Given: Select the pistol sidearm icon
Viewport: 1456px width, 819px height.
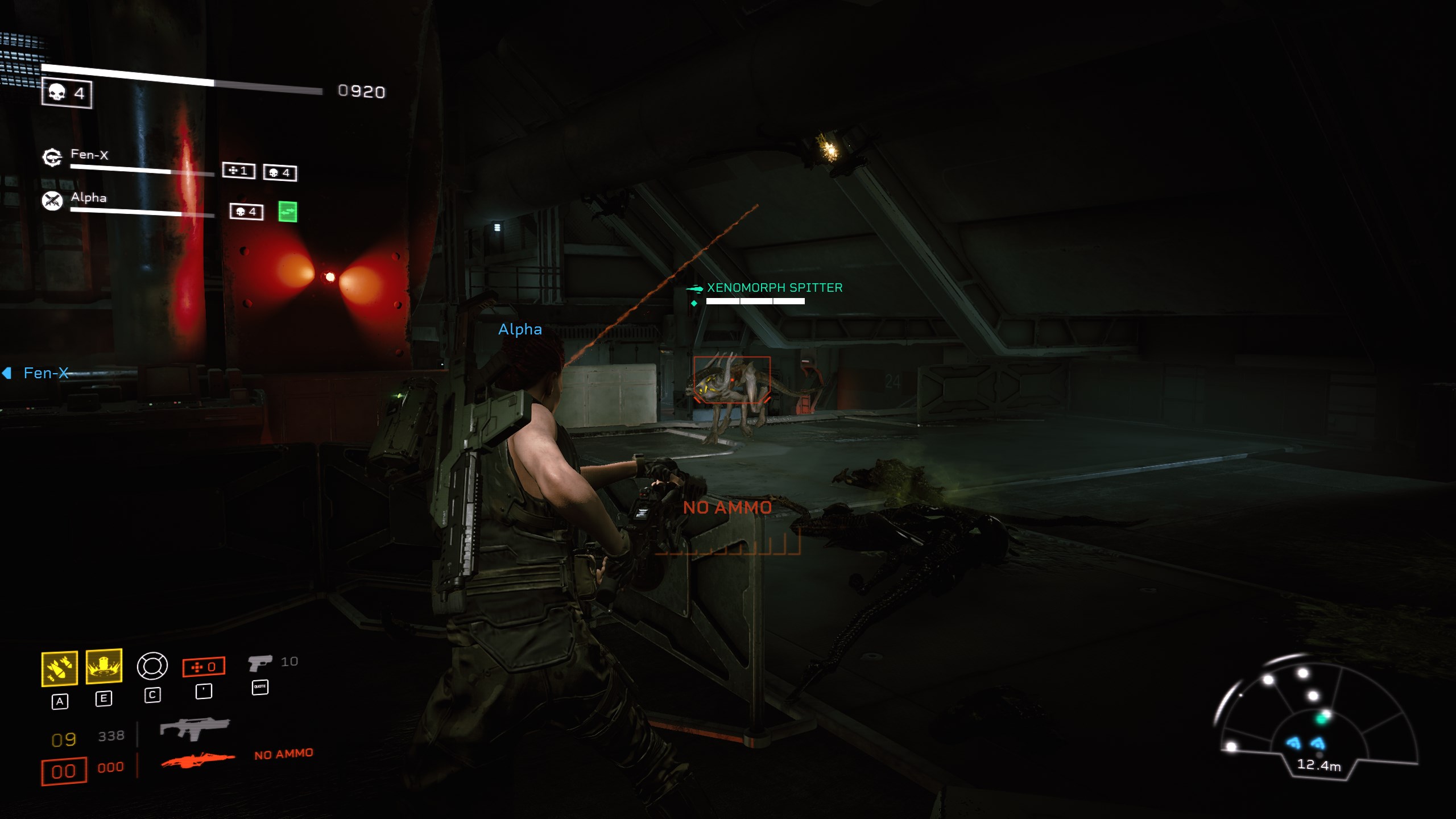Looking at the screenshot, I should pos(260,663).
